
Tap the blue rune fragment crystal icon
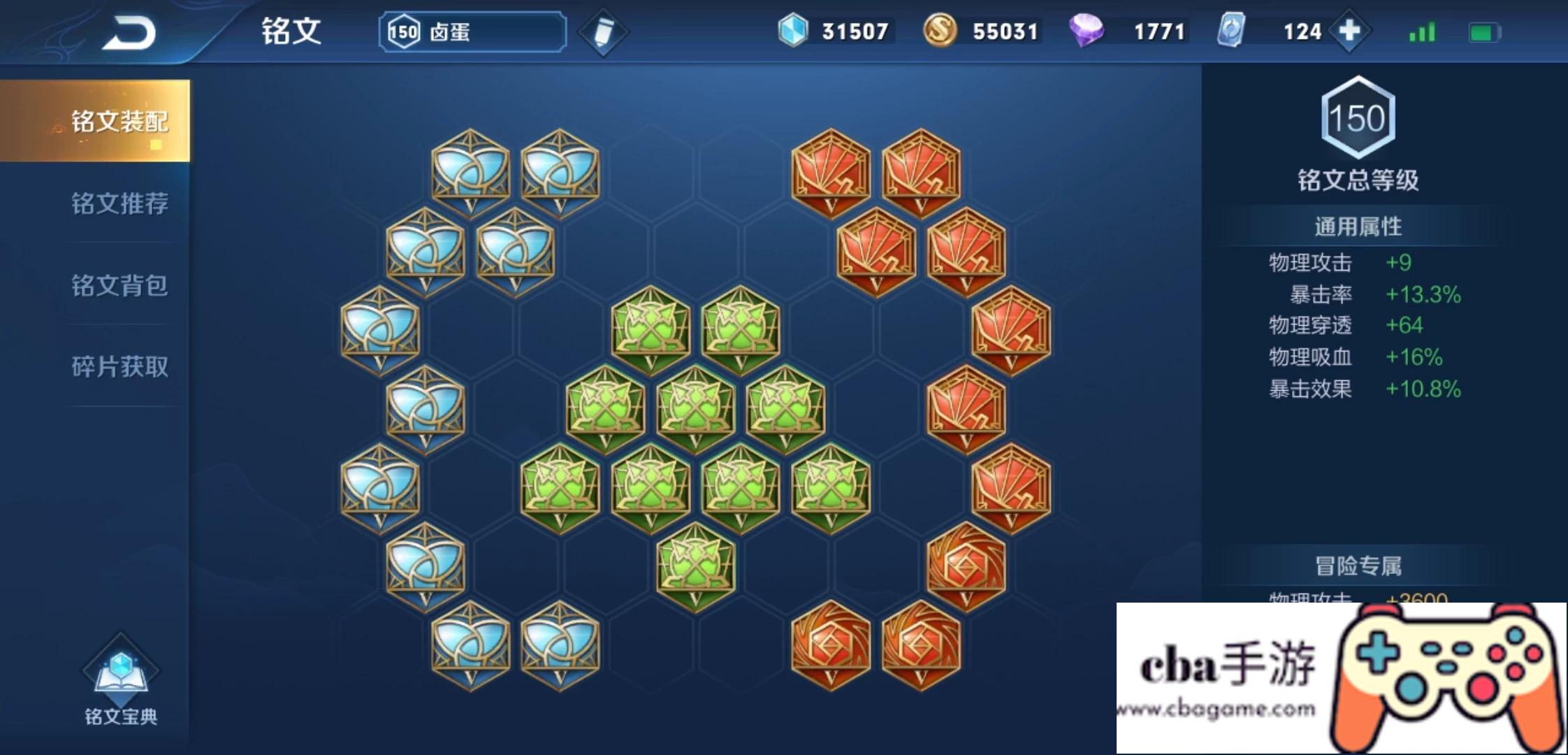793,31
